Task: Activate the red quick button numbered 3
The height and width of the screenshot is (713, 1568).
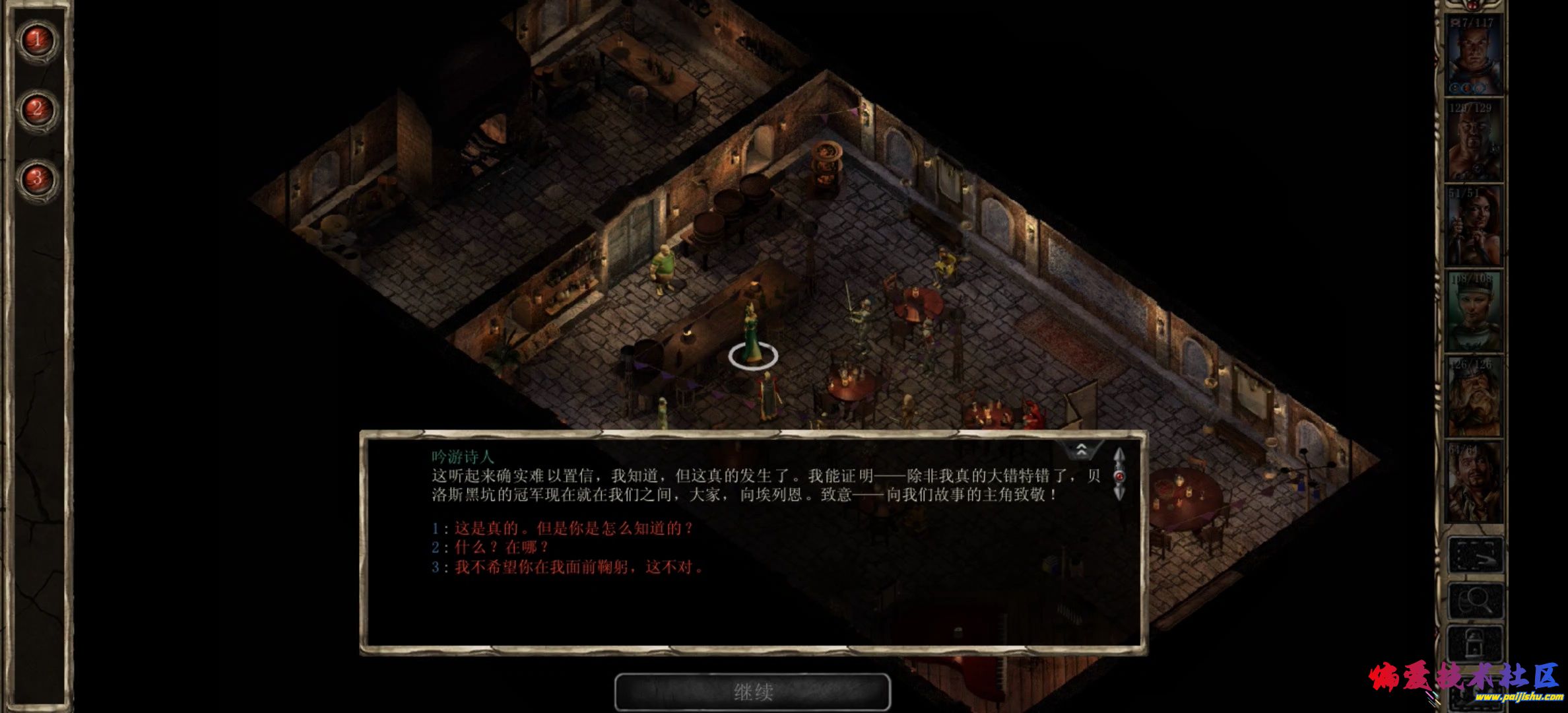Action: (x=38, y=178)
